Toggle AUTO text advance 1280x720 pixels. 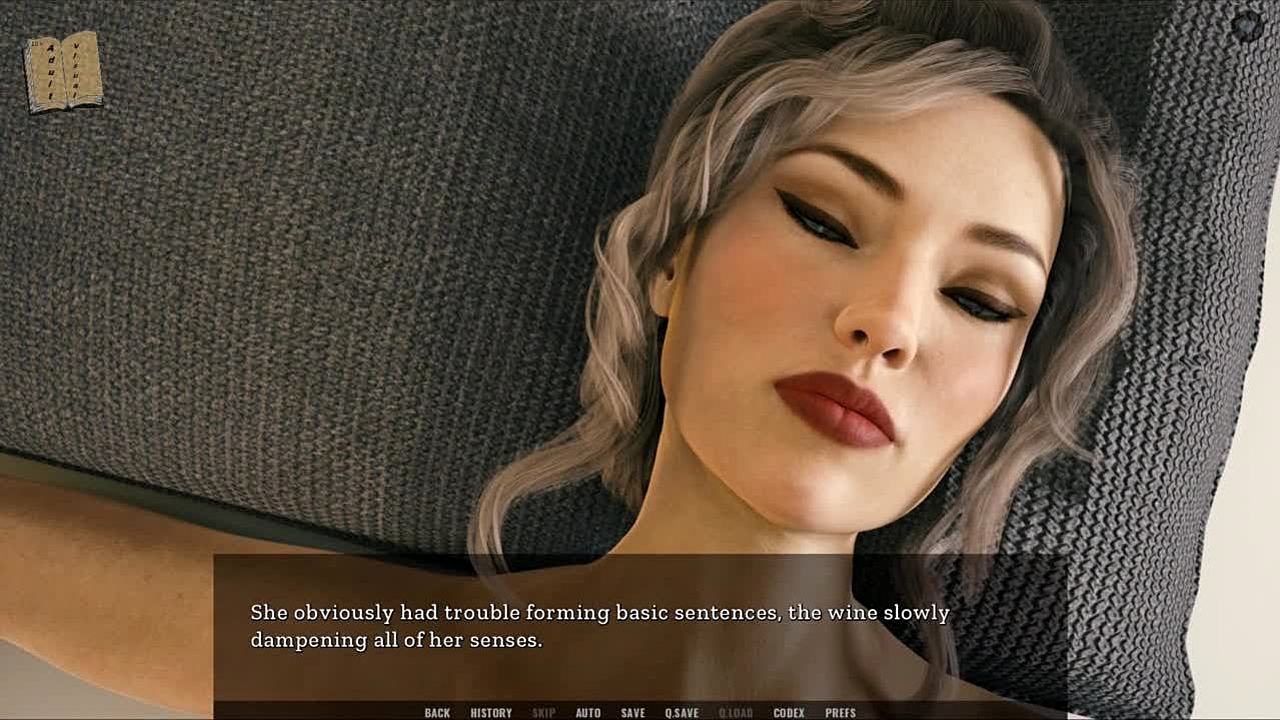click(588, 713)
